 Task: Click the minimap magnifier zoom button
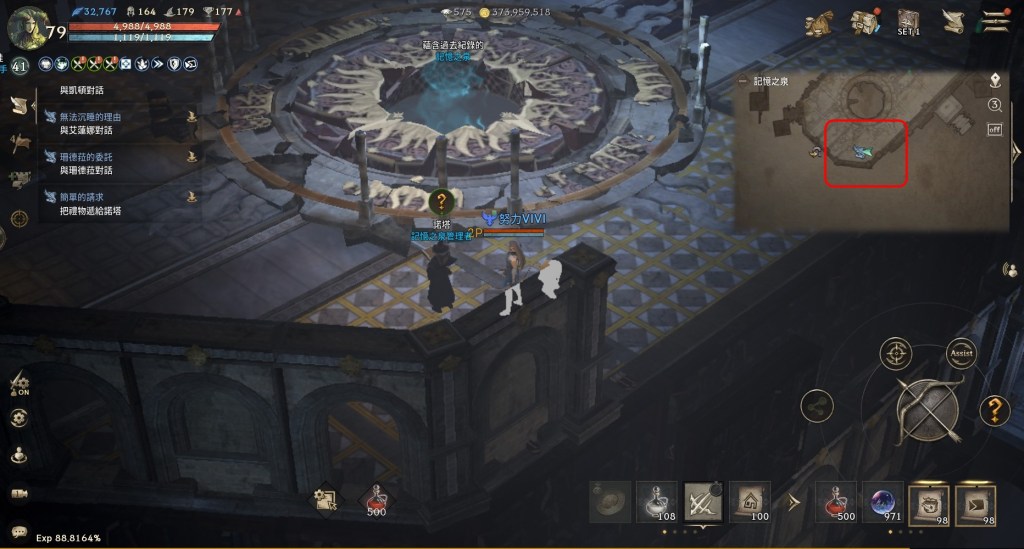pyautogui.click(x=995, y=105)
